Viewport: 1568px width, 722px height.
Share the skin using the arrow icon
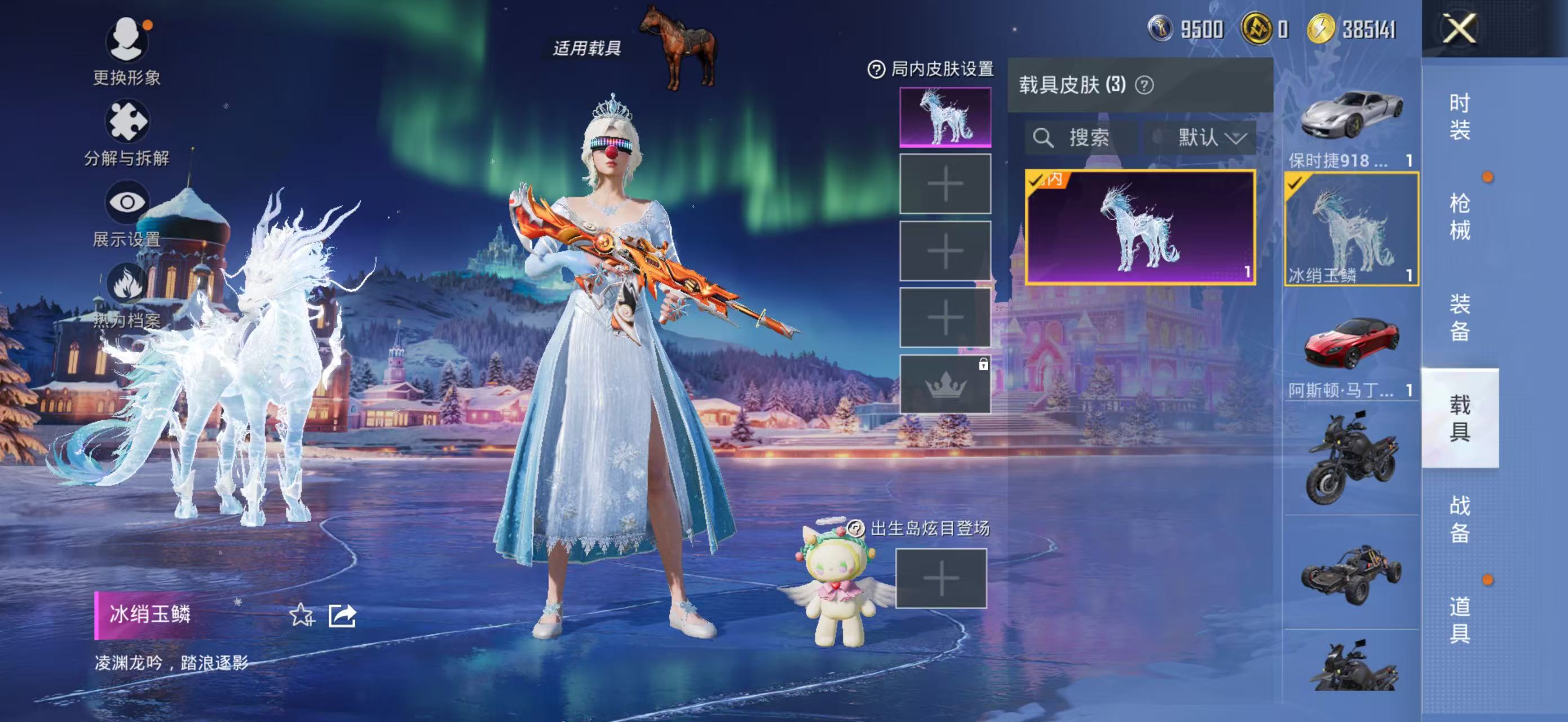coord(342,615)
